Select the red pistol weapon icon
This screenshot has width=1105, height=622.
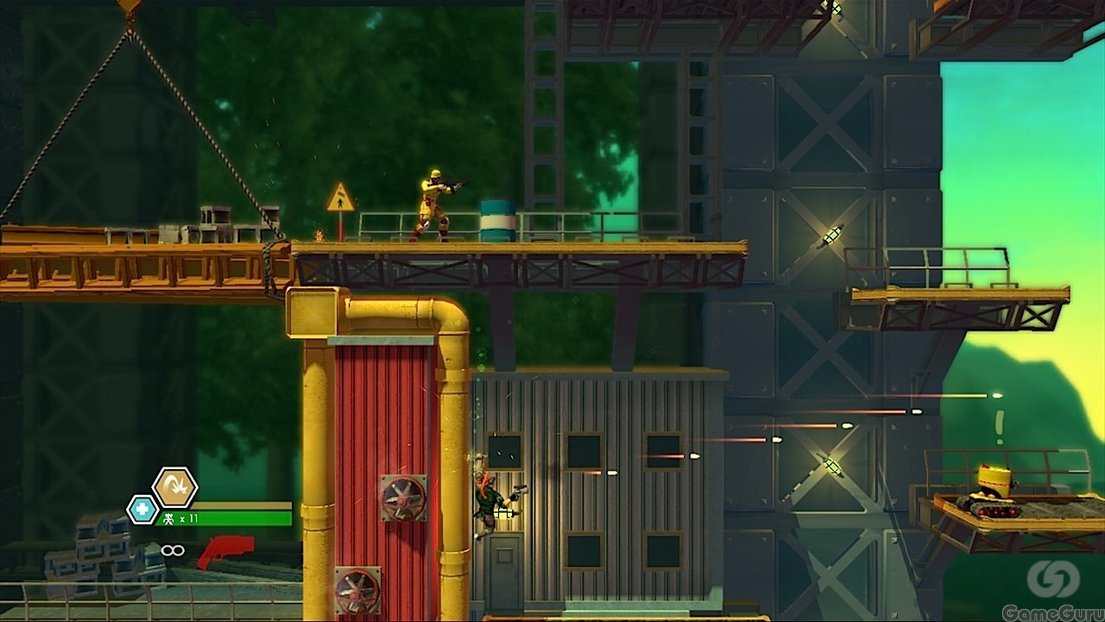click(224, 551)
